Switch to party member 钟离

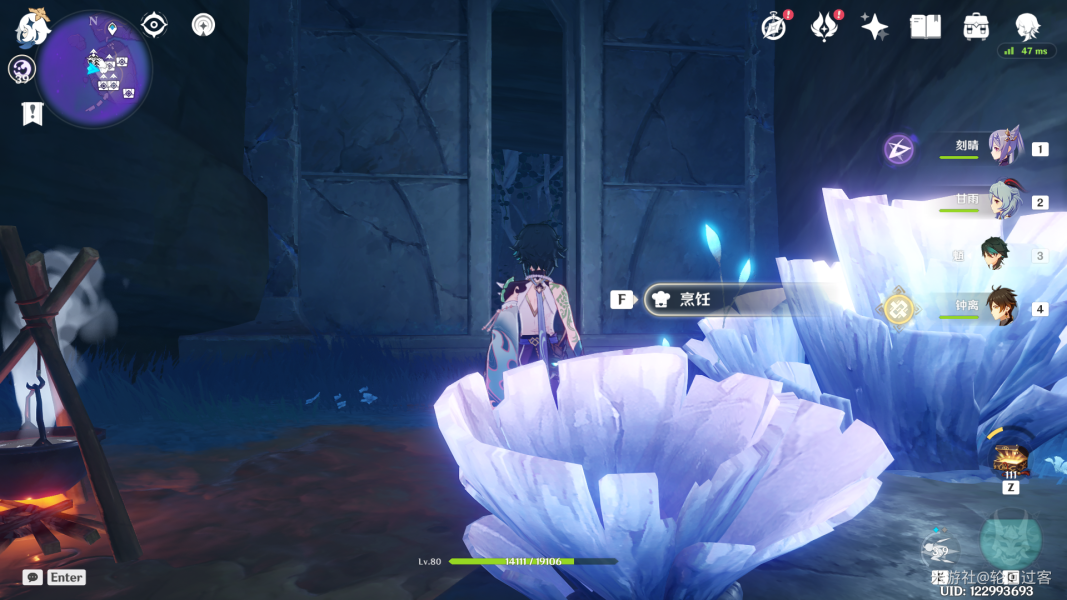tap(1001, 307)
